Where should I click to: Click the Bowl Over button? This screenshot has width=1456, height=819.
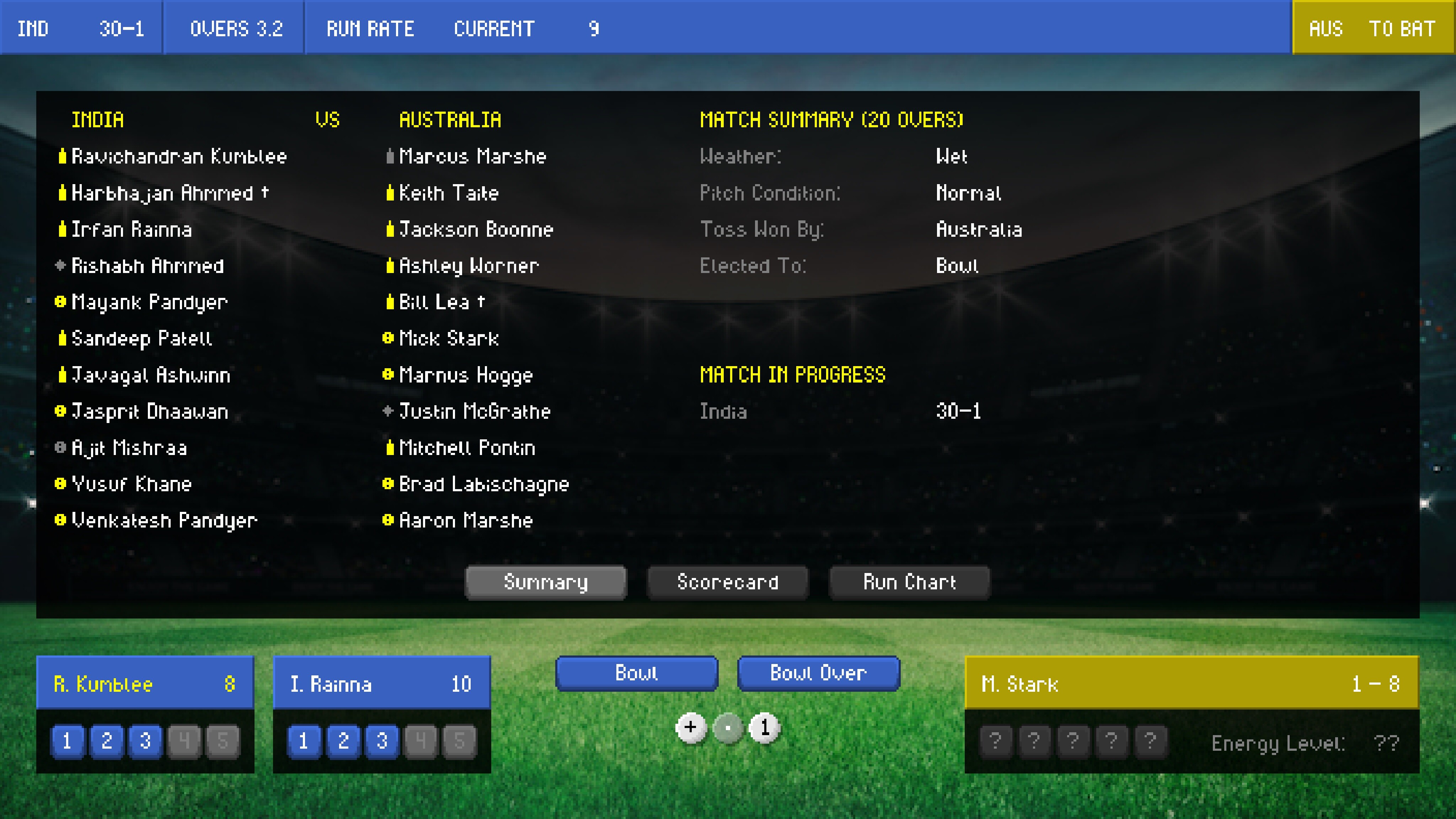point(818,673)
